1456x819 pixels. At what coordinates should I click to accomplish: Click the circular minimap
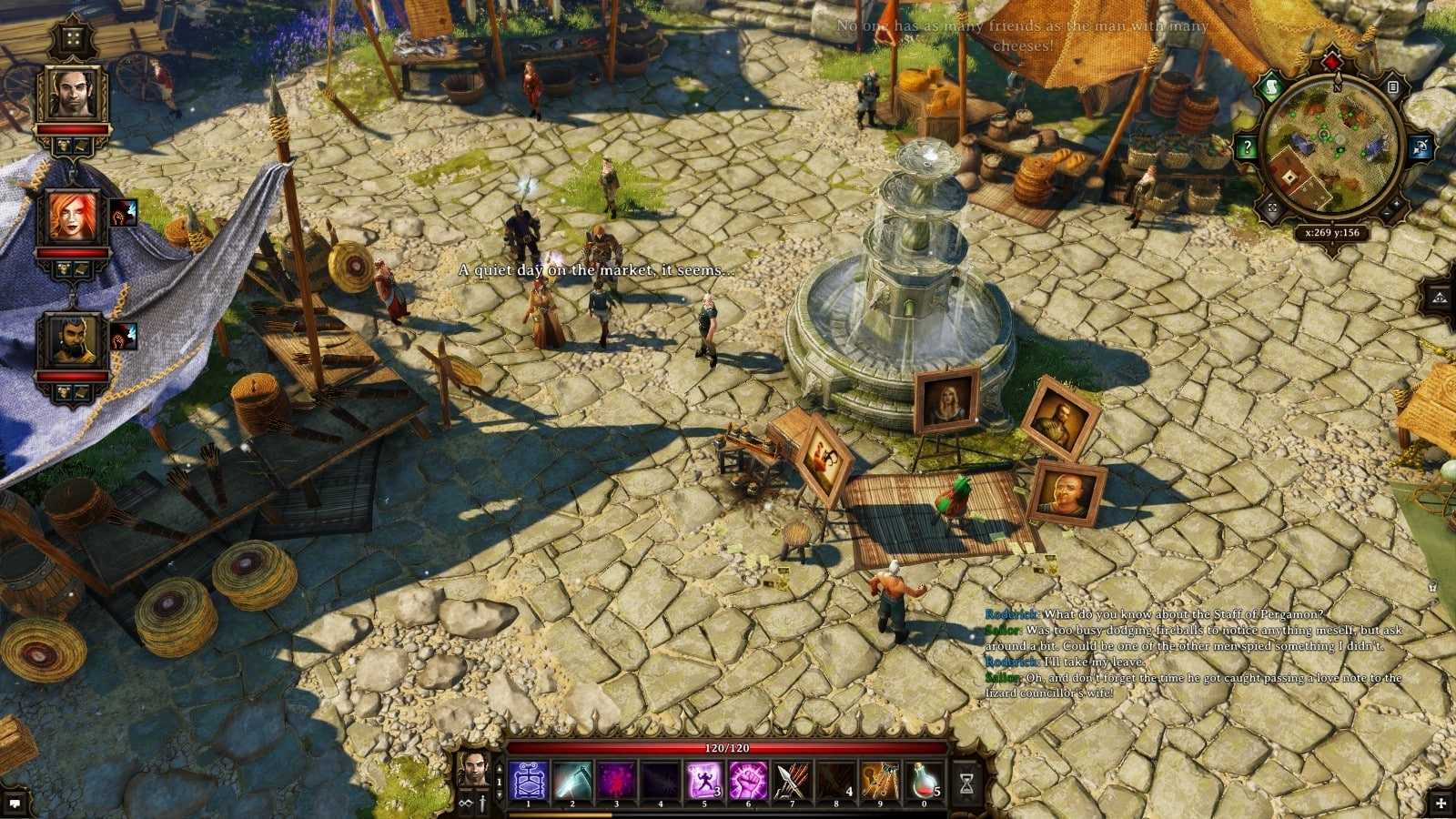click(x=1331, y=147)
